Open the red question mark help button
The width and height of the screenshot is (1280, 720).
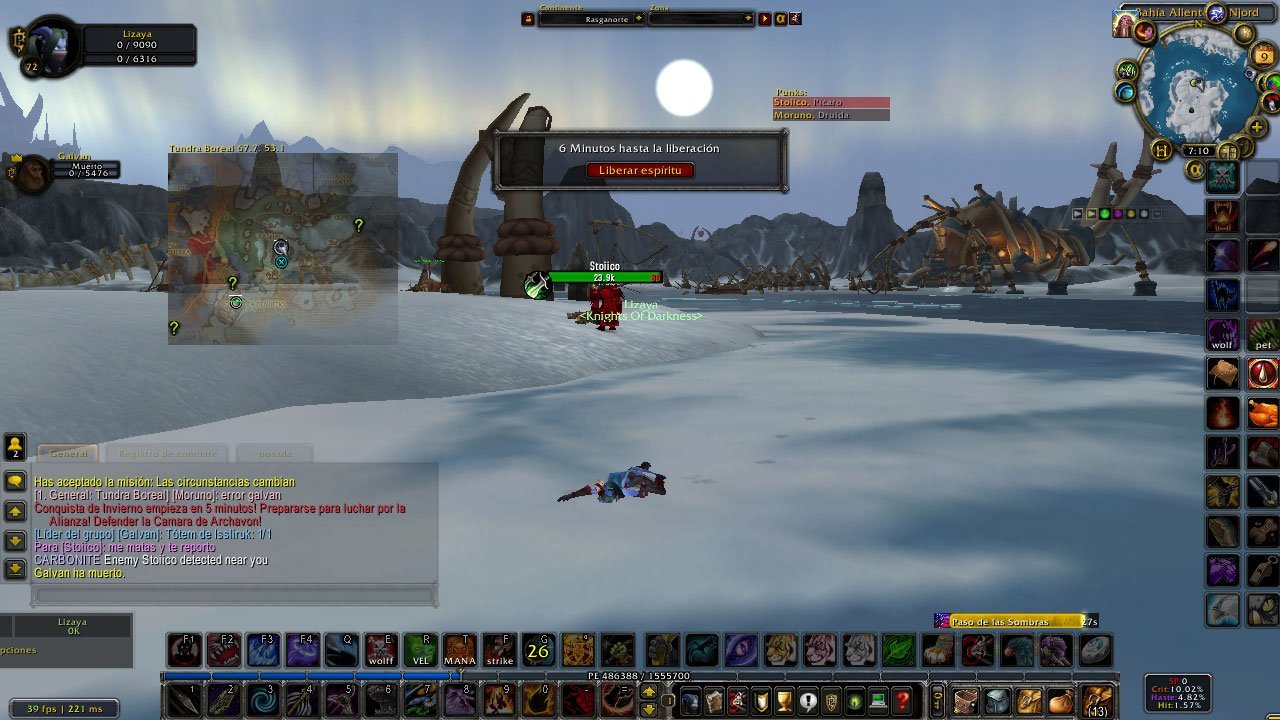(x=902, y=700)
